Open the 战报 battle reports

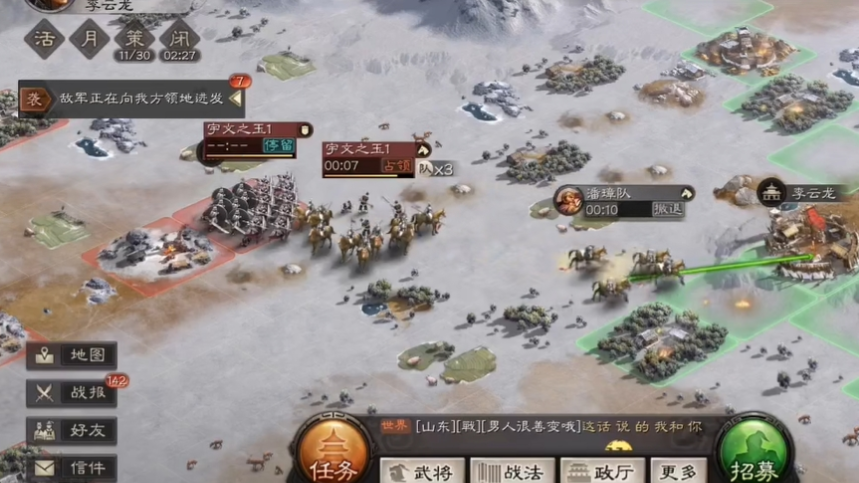point(72,393)
